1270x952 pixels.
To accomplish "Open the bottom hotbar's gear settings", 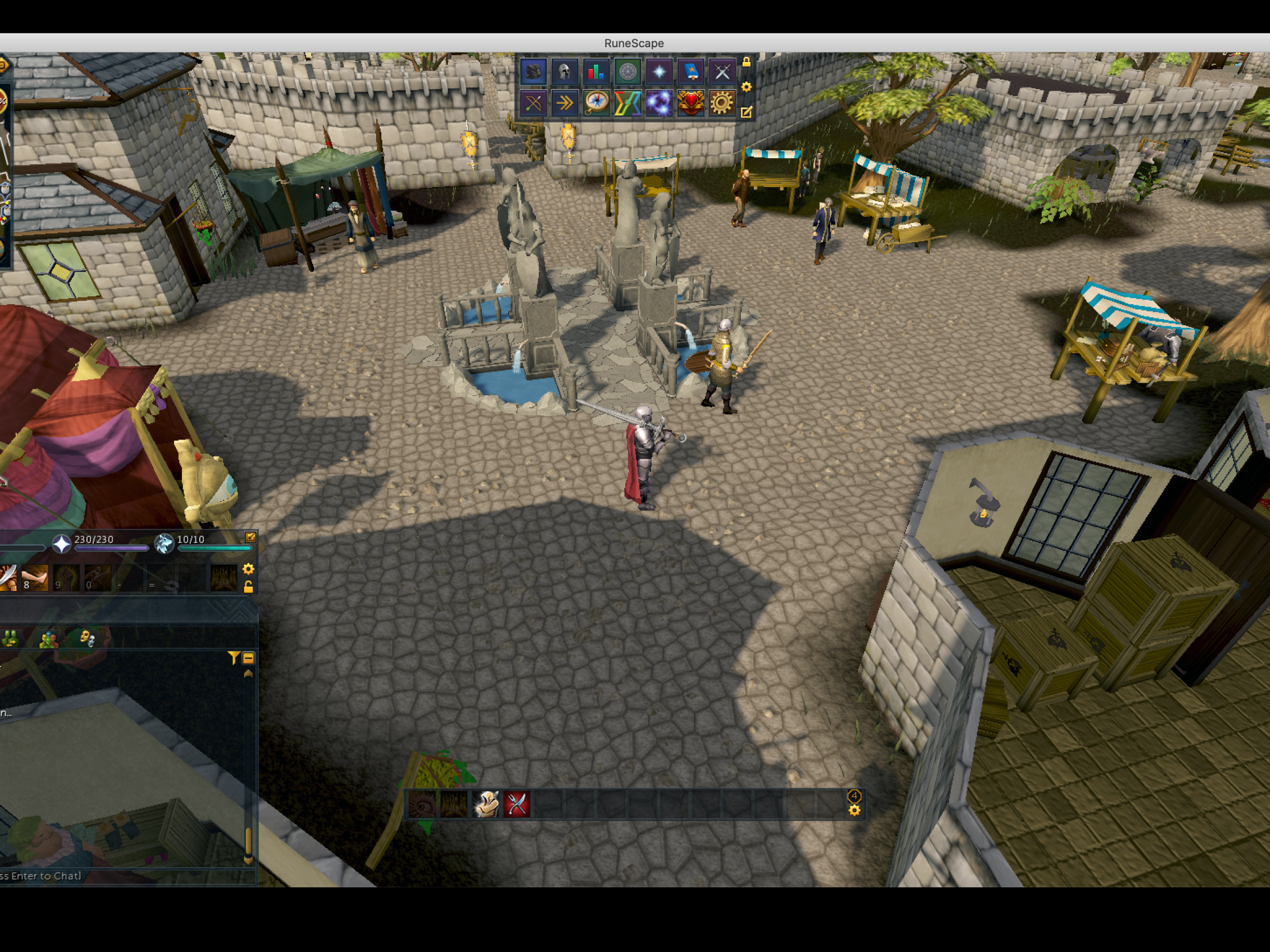I will click(x=854, y=810).
